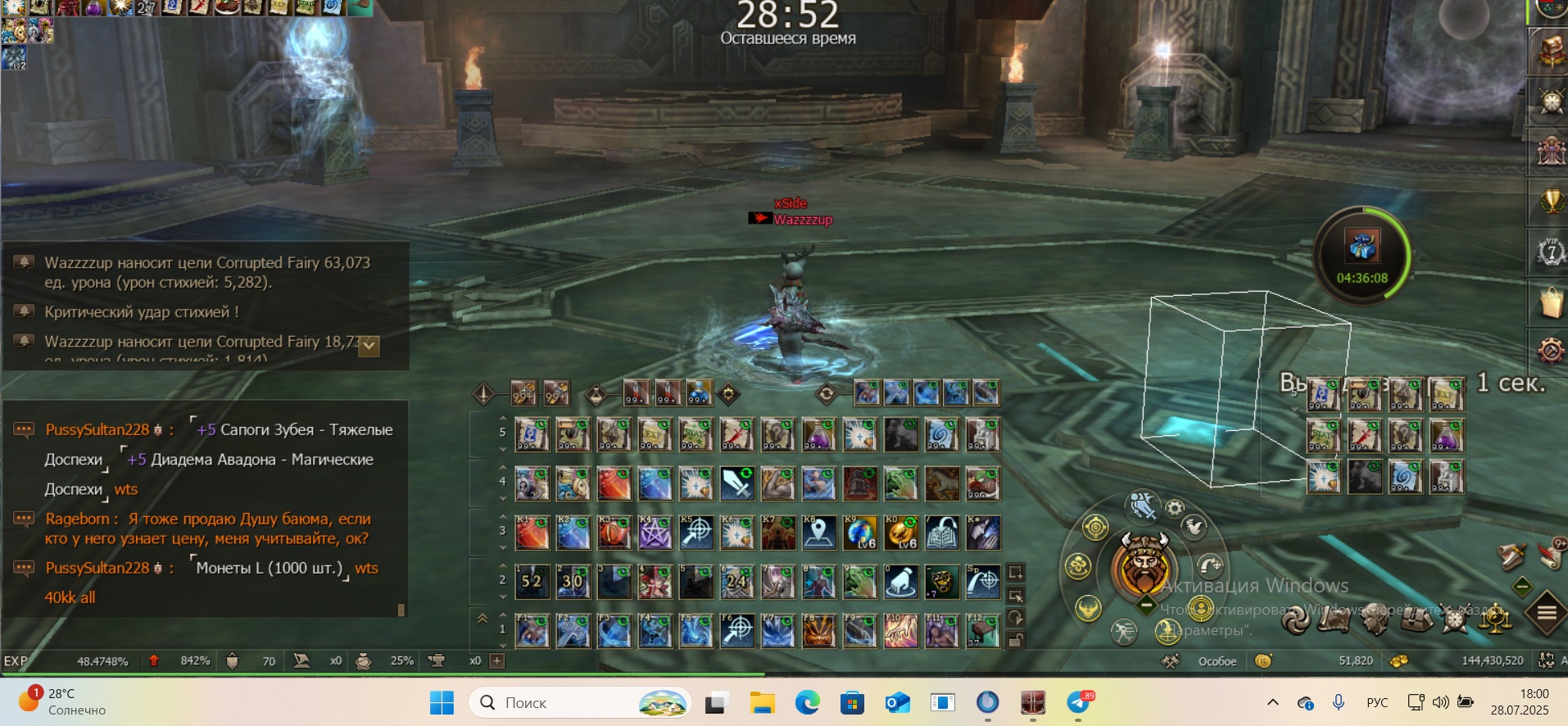Toggle the hotbar lock padlock button
The width and height of the screenshot is (1568, 726).
(x=1015, y=641)
